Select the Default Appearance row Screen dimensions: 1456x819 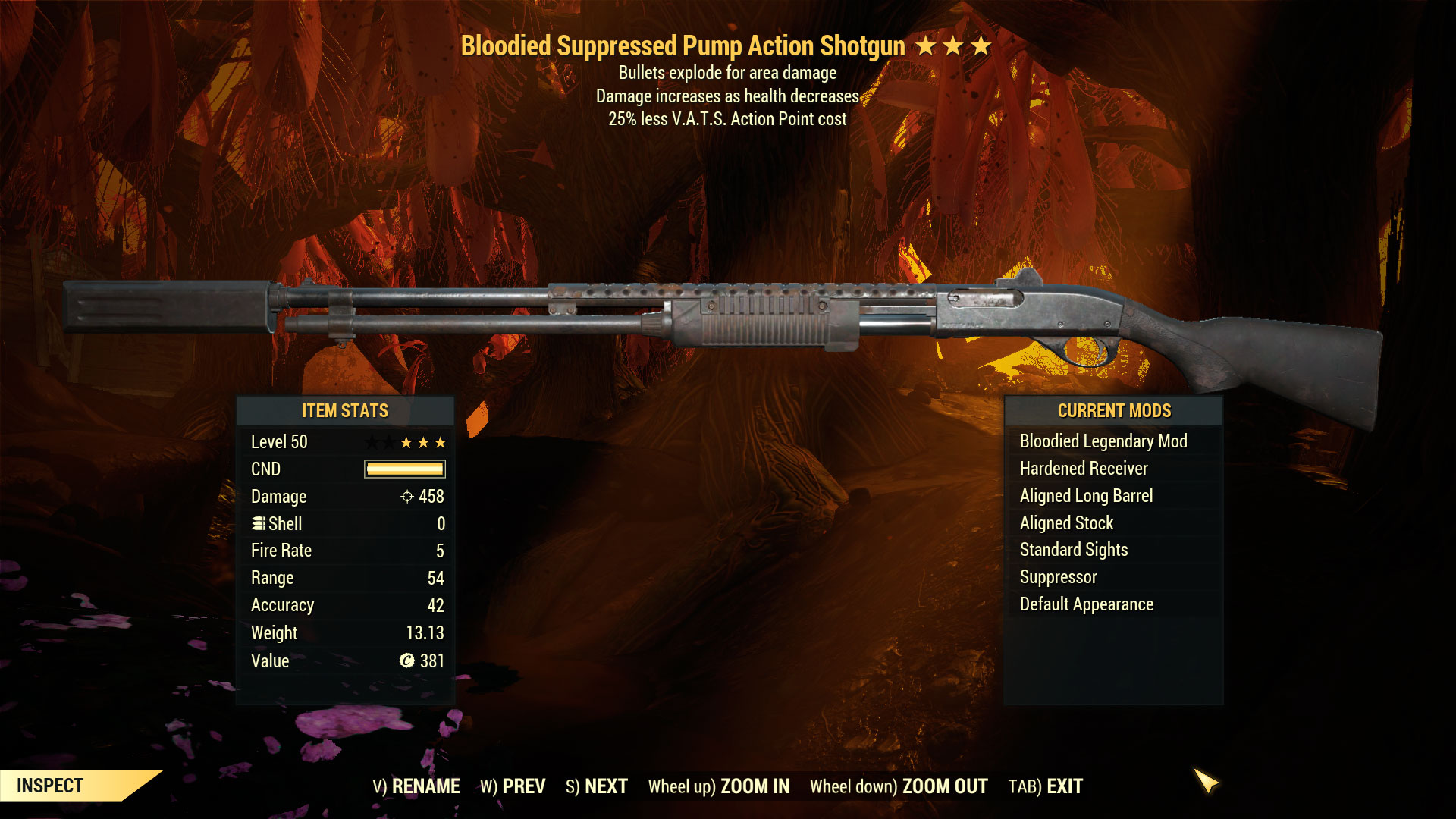click(x=1086, y=604)
